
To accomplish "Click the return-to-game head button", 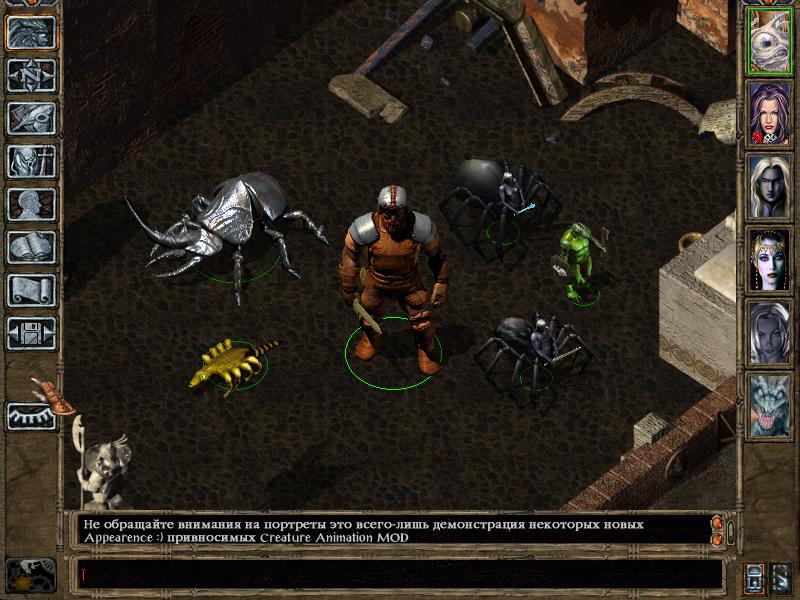I will coord(31,32).
